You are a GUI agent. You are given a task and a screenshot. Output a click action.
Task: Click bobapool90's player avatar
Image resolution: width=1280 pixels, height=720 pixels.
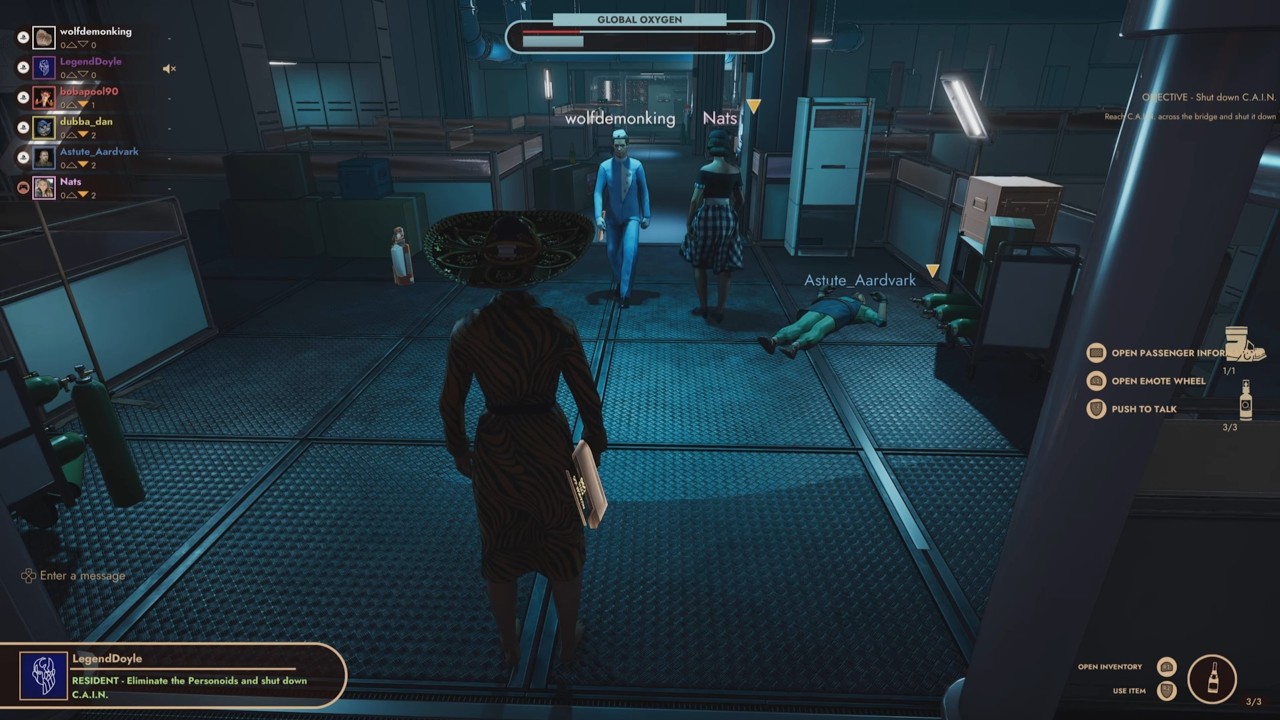(44, 98)
